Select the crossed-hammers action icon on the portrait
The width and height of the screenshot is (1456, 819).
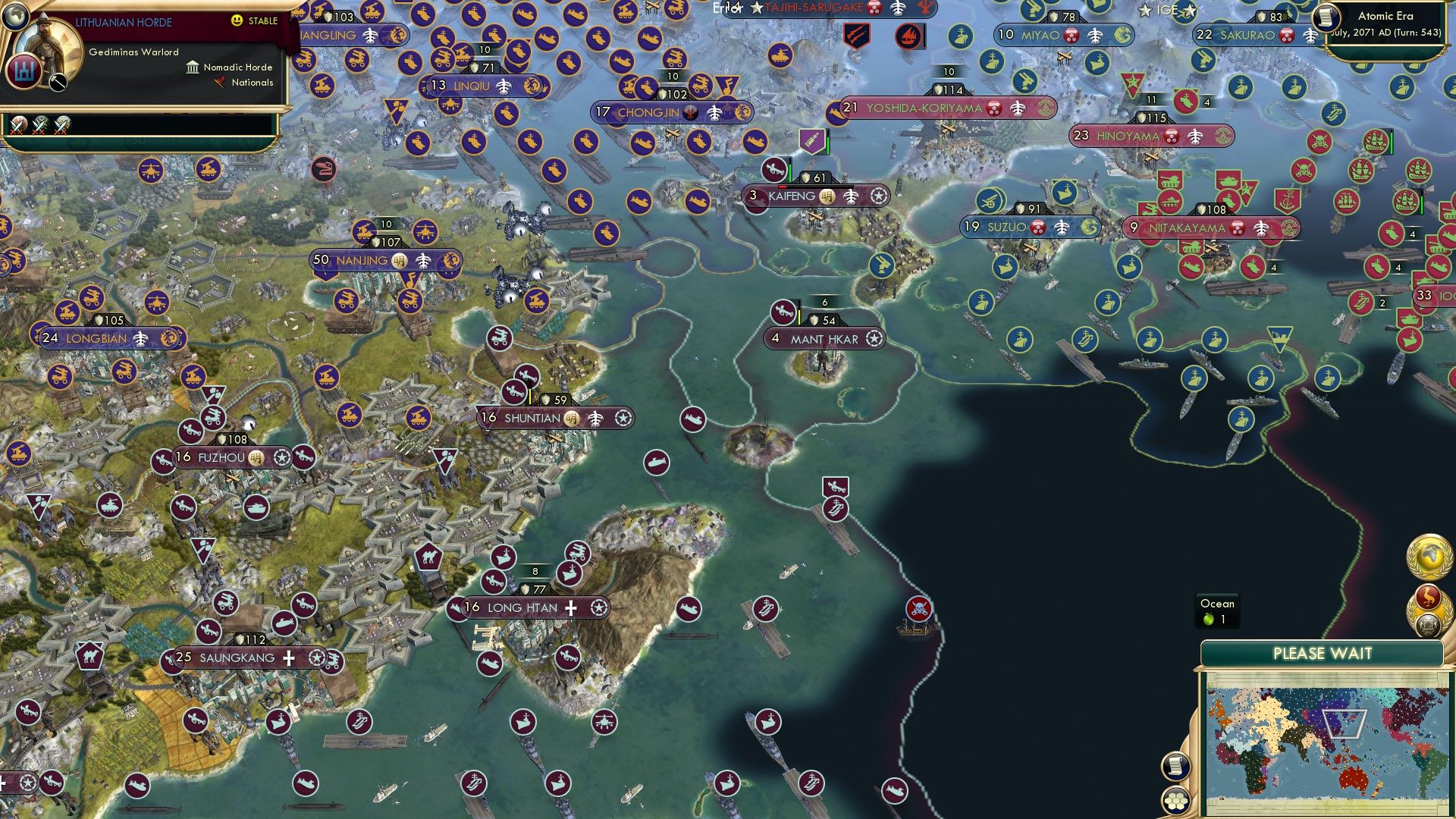point(58,82)
